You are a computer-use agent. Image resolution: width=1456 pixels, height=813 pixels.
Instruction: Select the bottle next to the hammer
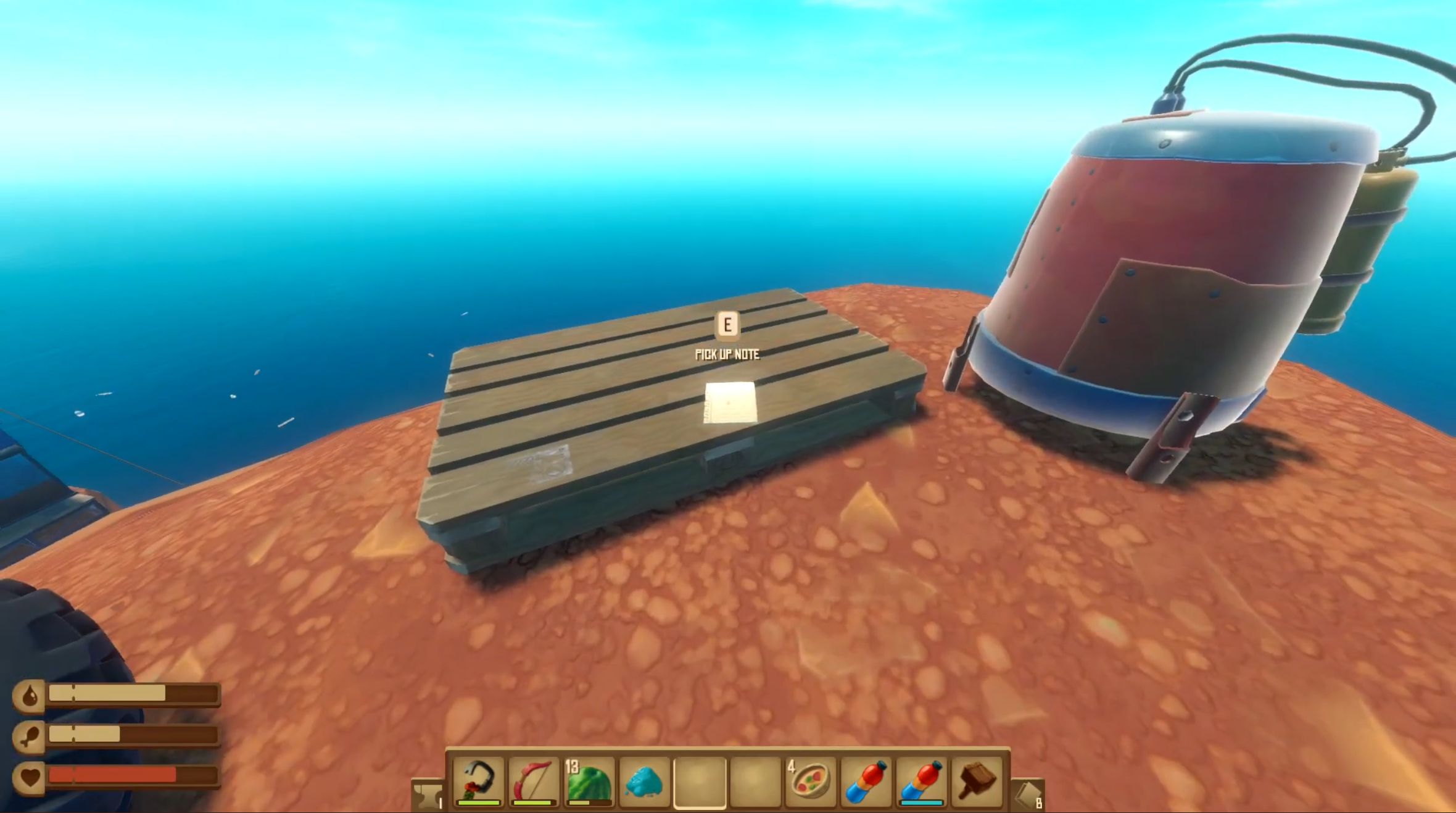point(921,782)
